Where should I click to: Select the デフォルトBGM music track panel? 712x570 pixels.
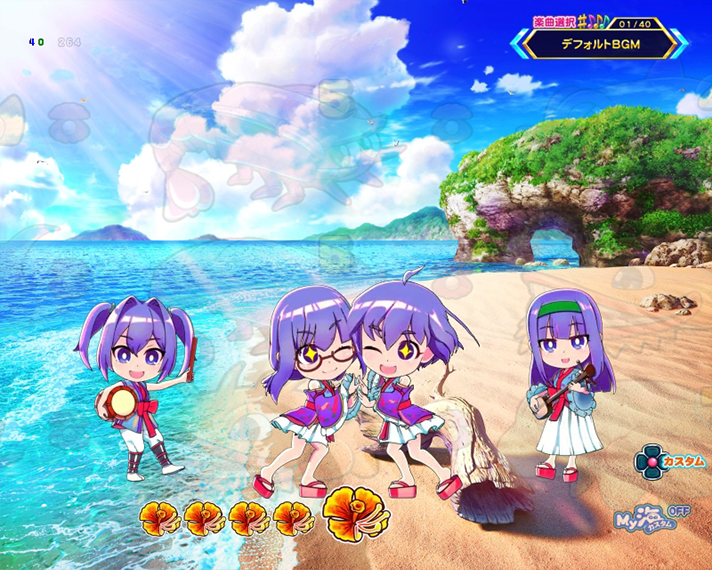pos(599,43)
